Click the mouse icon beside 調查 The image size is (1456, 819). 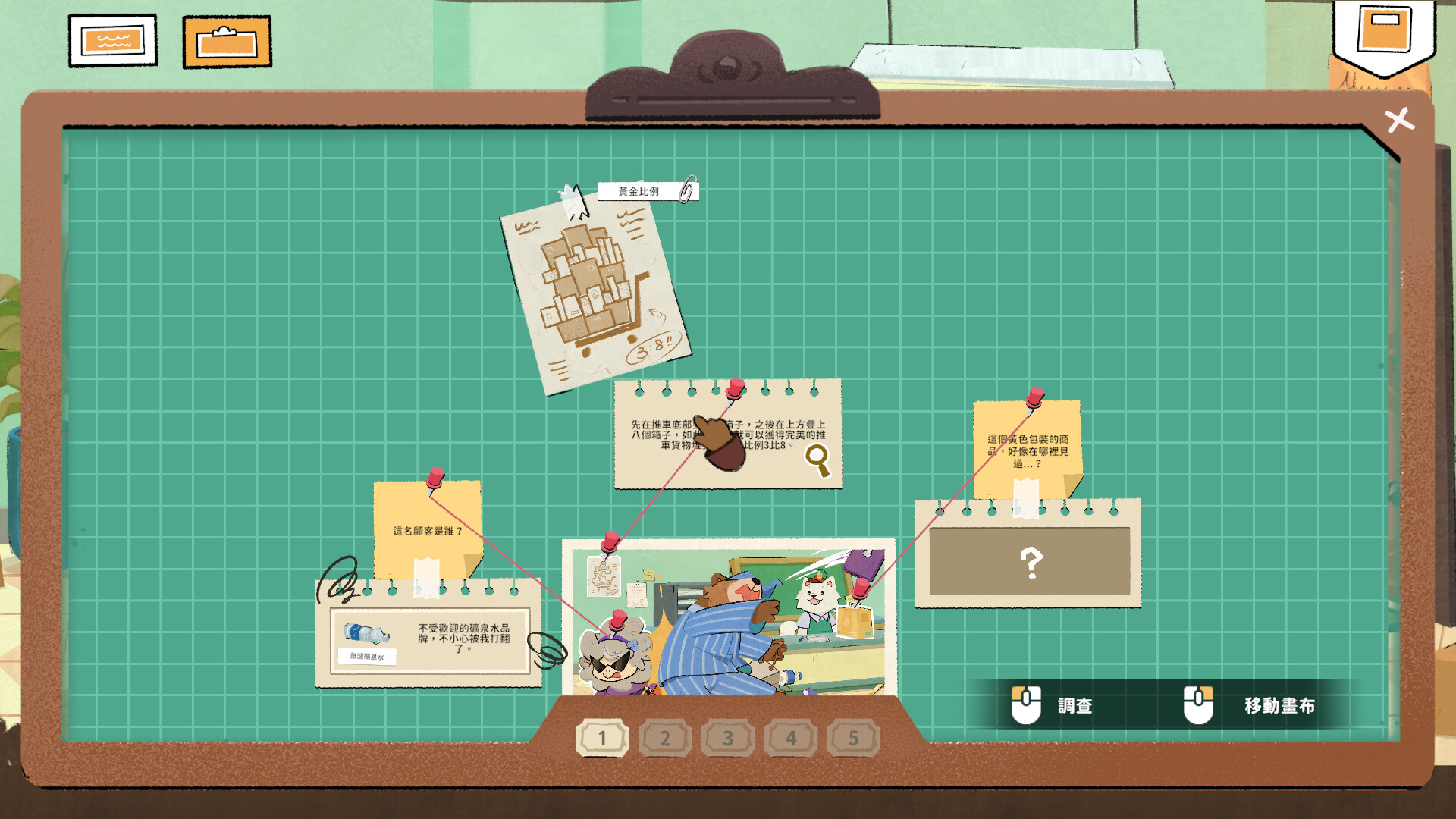(x=1027, y=704)
